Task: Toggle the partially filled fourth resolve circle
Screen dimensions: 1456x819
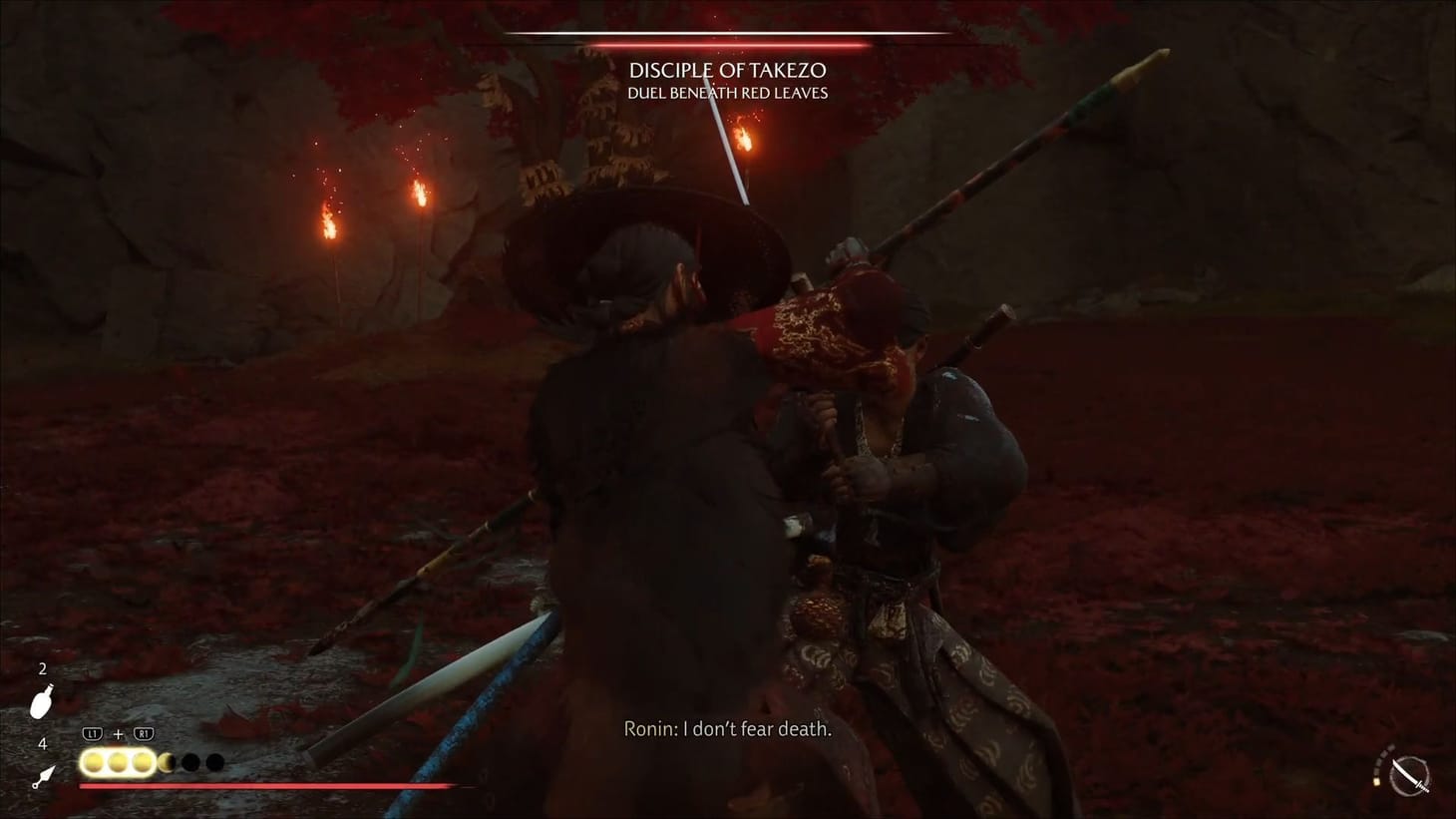Action: [x=167, y=763]
